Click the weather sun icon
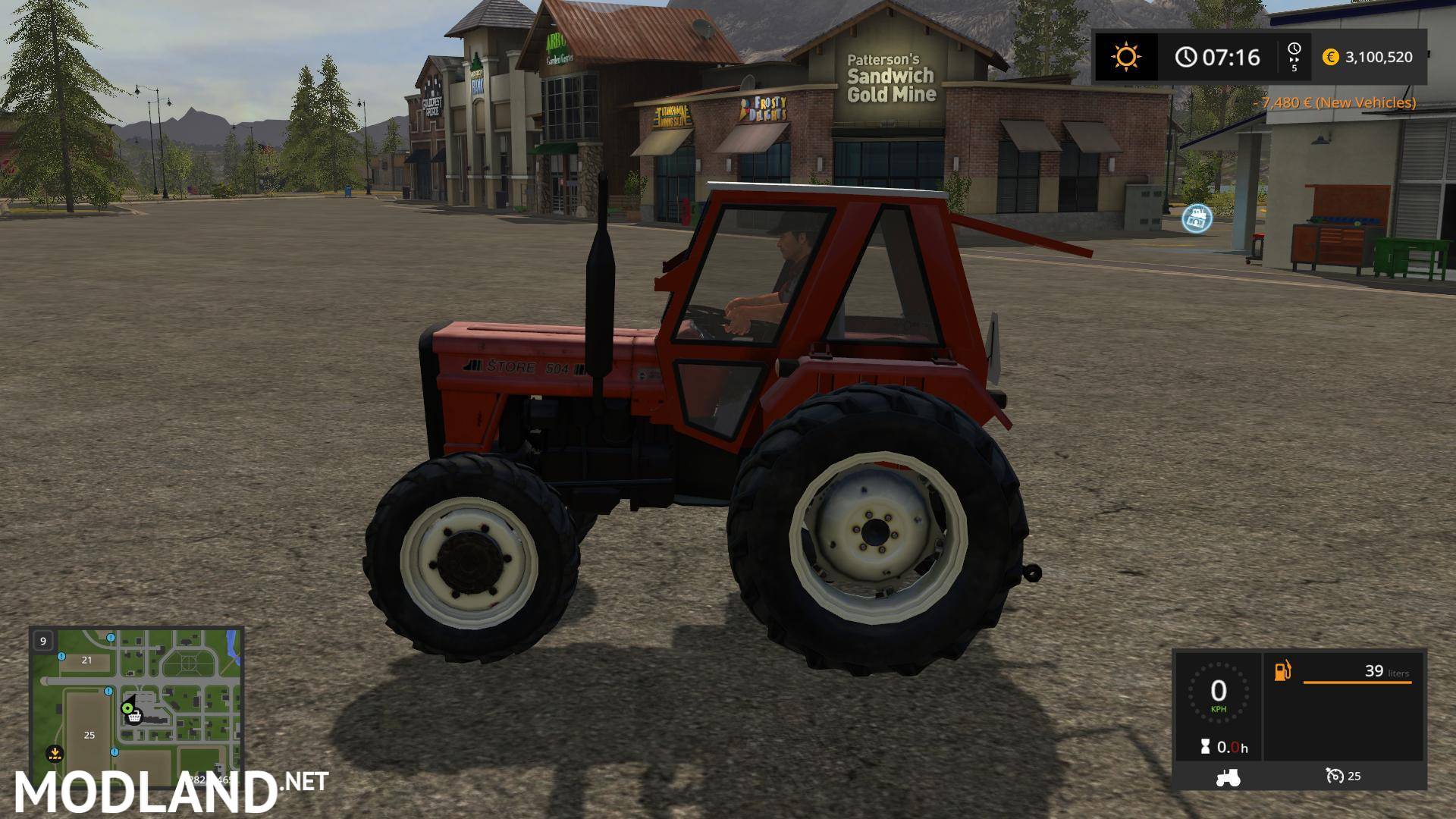This screenshot has height=819, width=1456. coord(1125,57)
